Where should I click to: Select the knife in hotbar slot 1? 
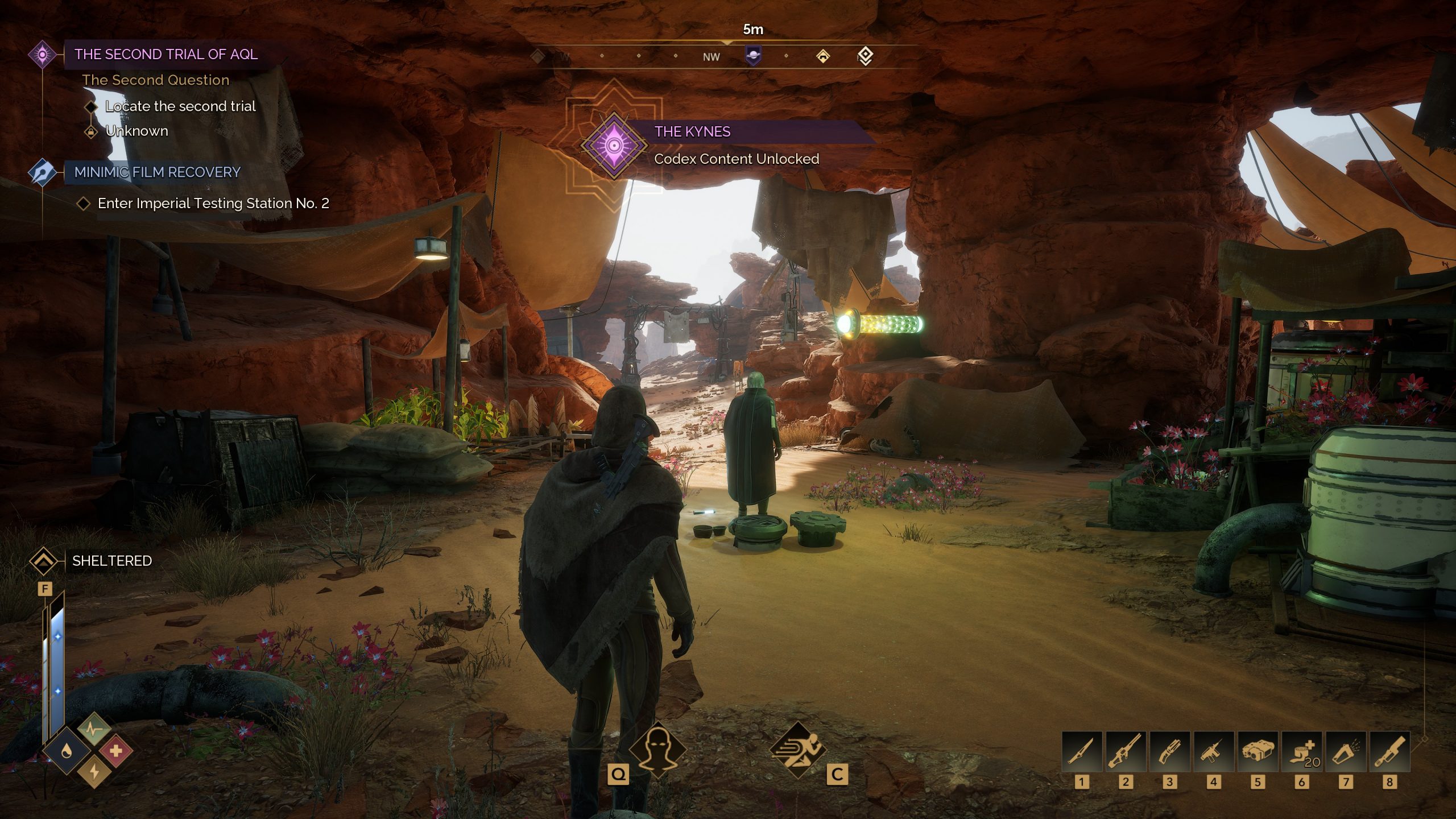(x=1081, y=752)
